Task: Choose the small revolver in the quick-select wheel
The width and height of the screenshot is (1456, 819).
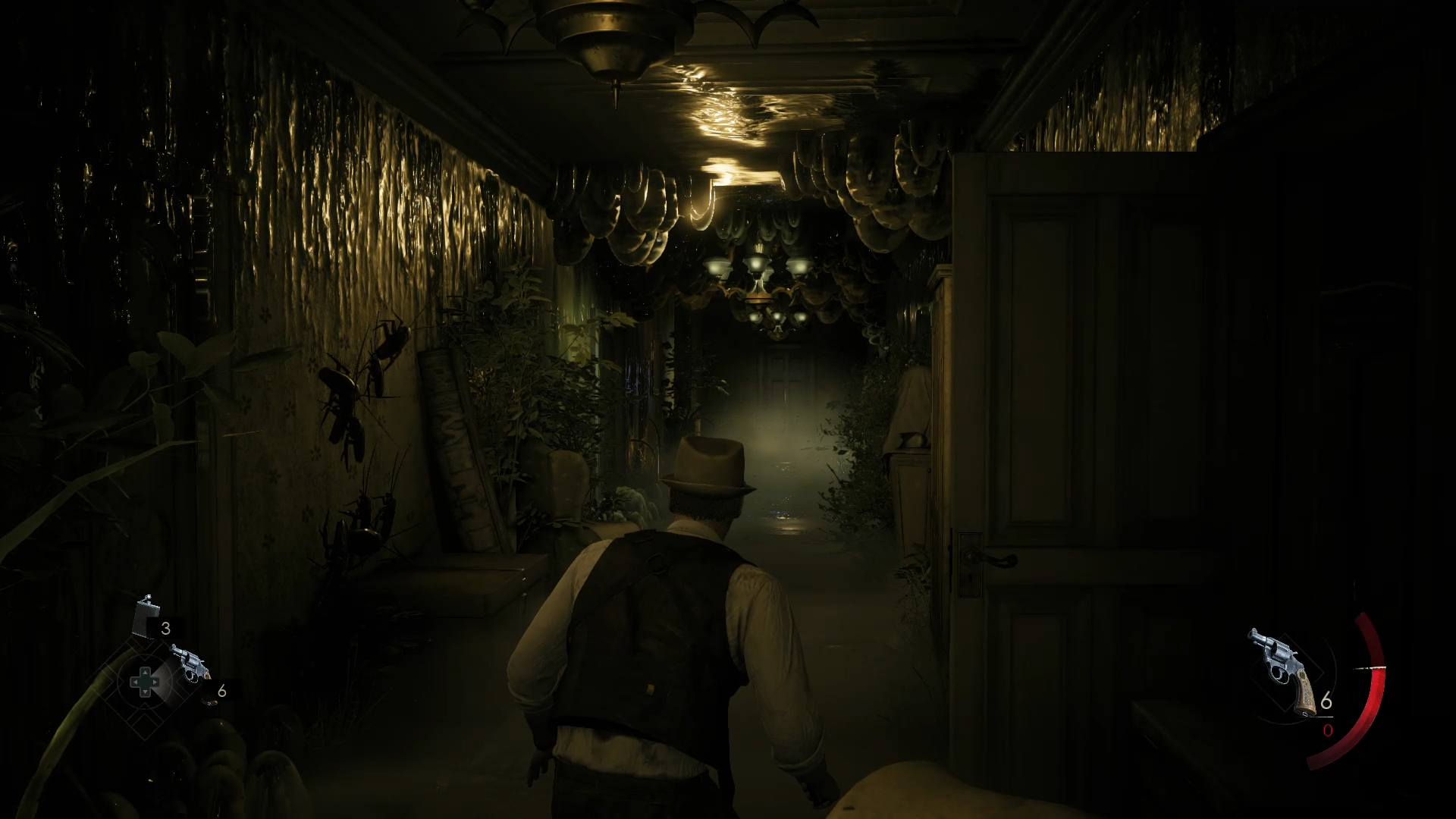Action: click(189, 663)
